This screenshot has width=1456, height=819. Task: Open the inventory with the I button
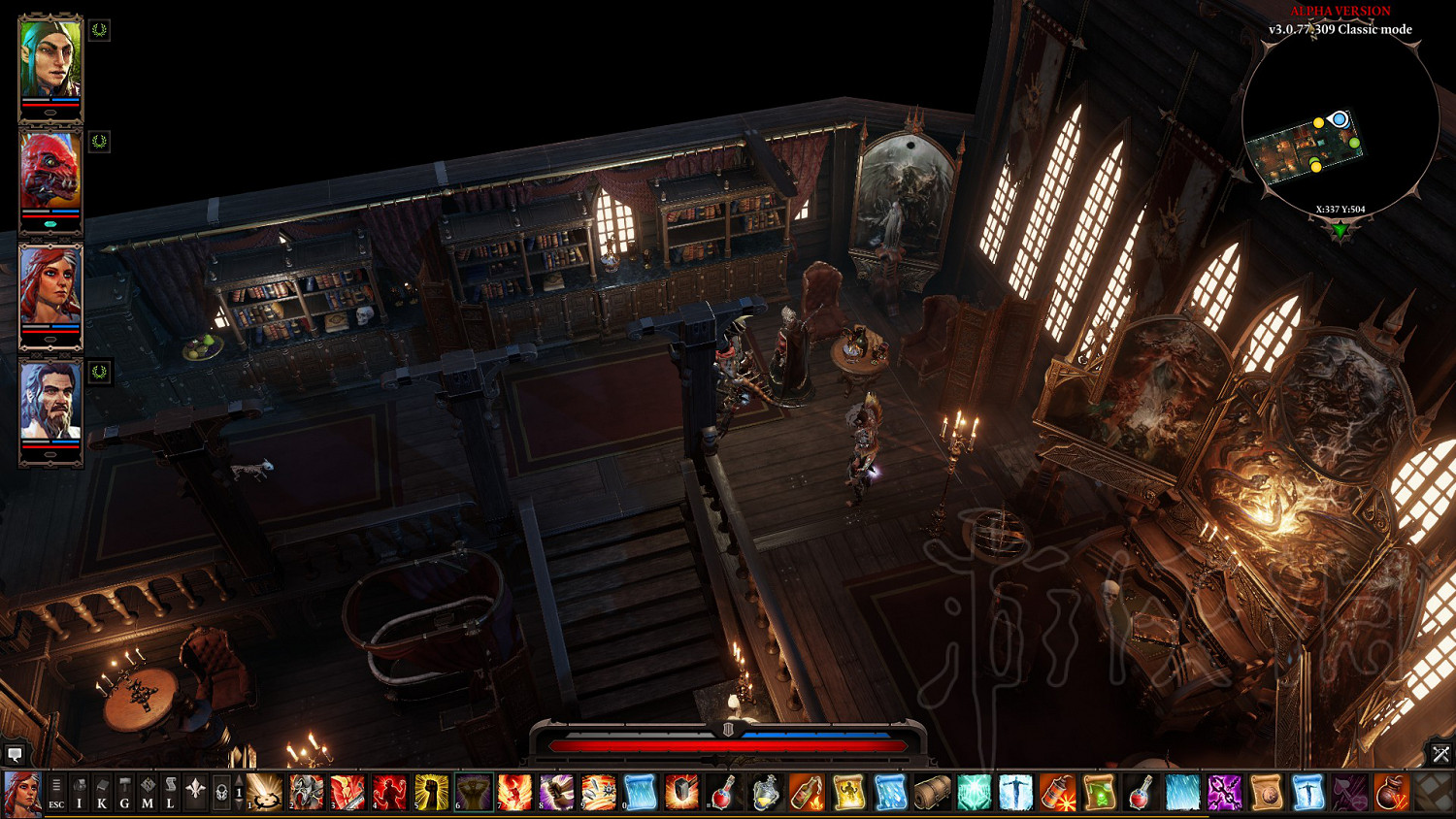(80, 793)
